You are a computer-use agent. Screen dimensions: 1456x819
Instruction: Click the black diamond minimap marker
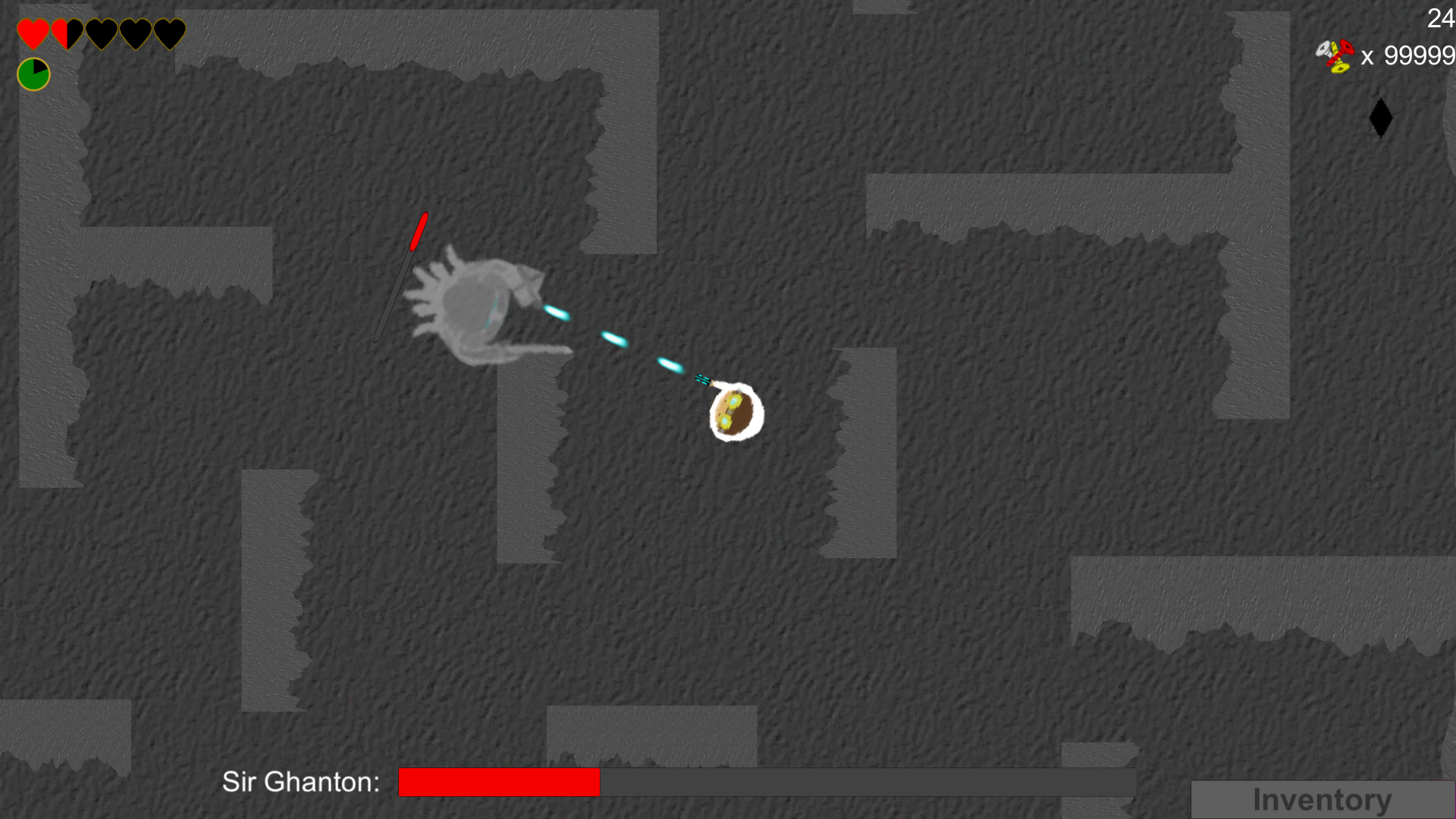coord(1380,118)
